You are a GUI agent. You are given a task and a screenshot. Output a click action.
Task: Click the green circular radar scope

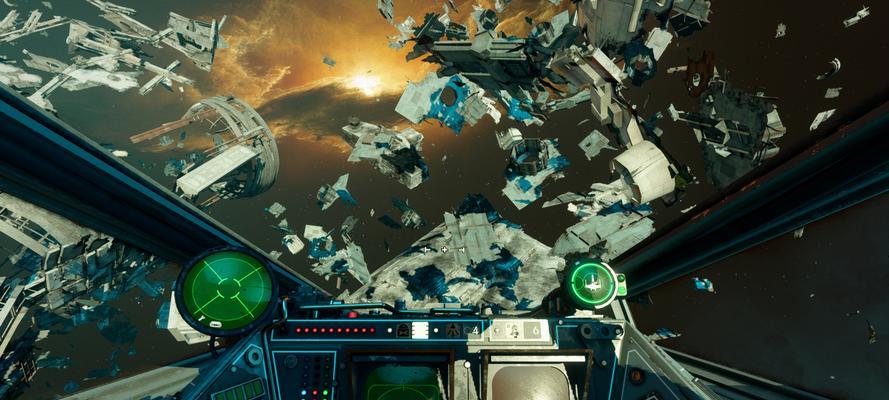pyautogui.click(x=228, y=289)
